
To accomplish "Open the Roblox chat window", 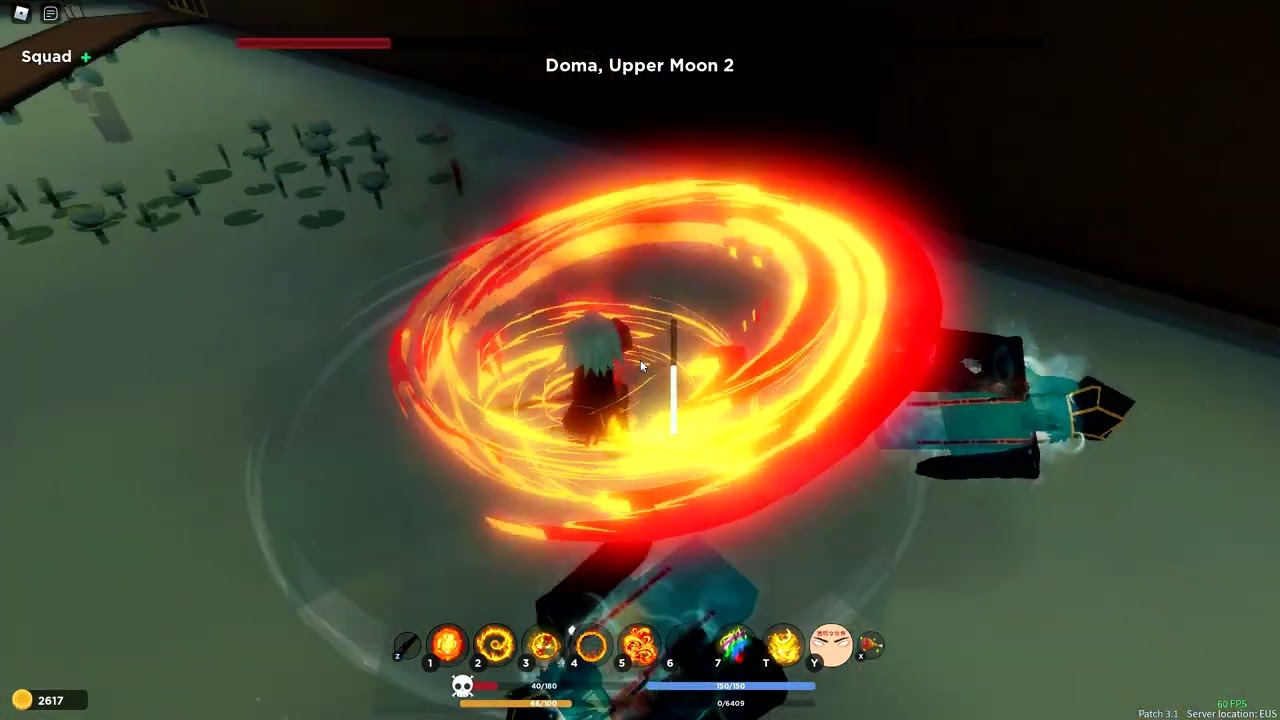I will [x=50, y=14].
